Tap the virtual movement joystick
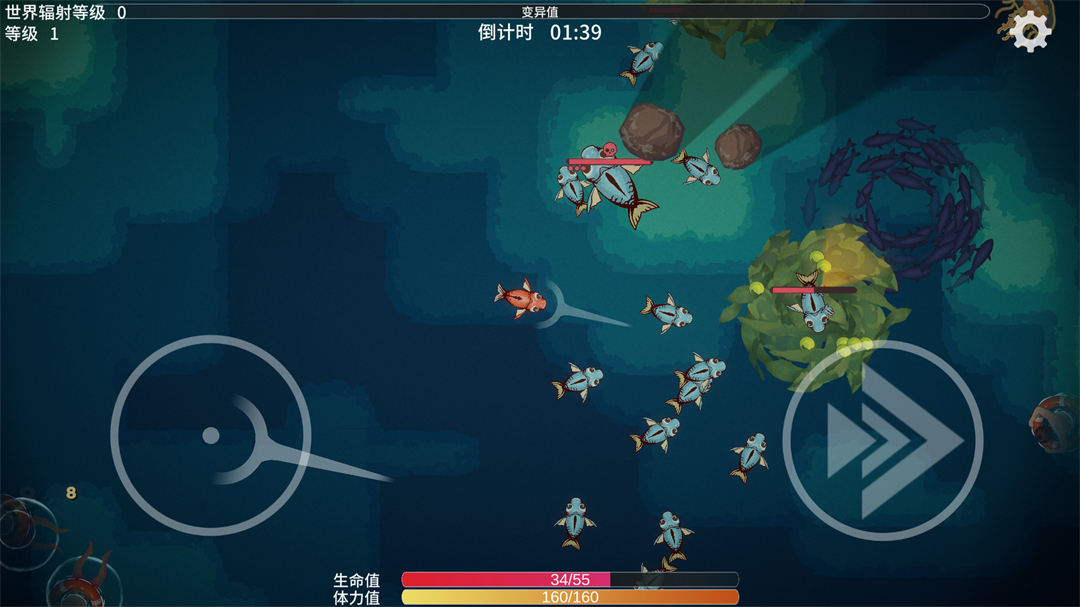Screen dimensions: 1080x607 211,435
